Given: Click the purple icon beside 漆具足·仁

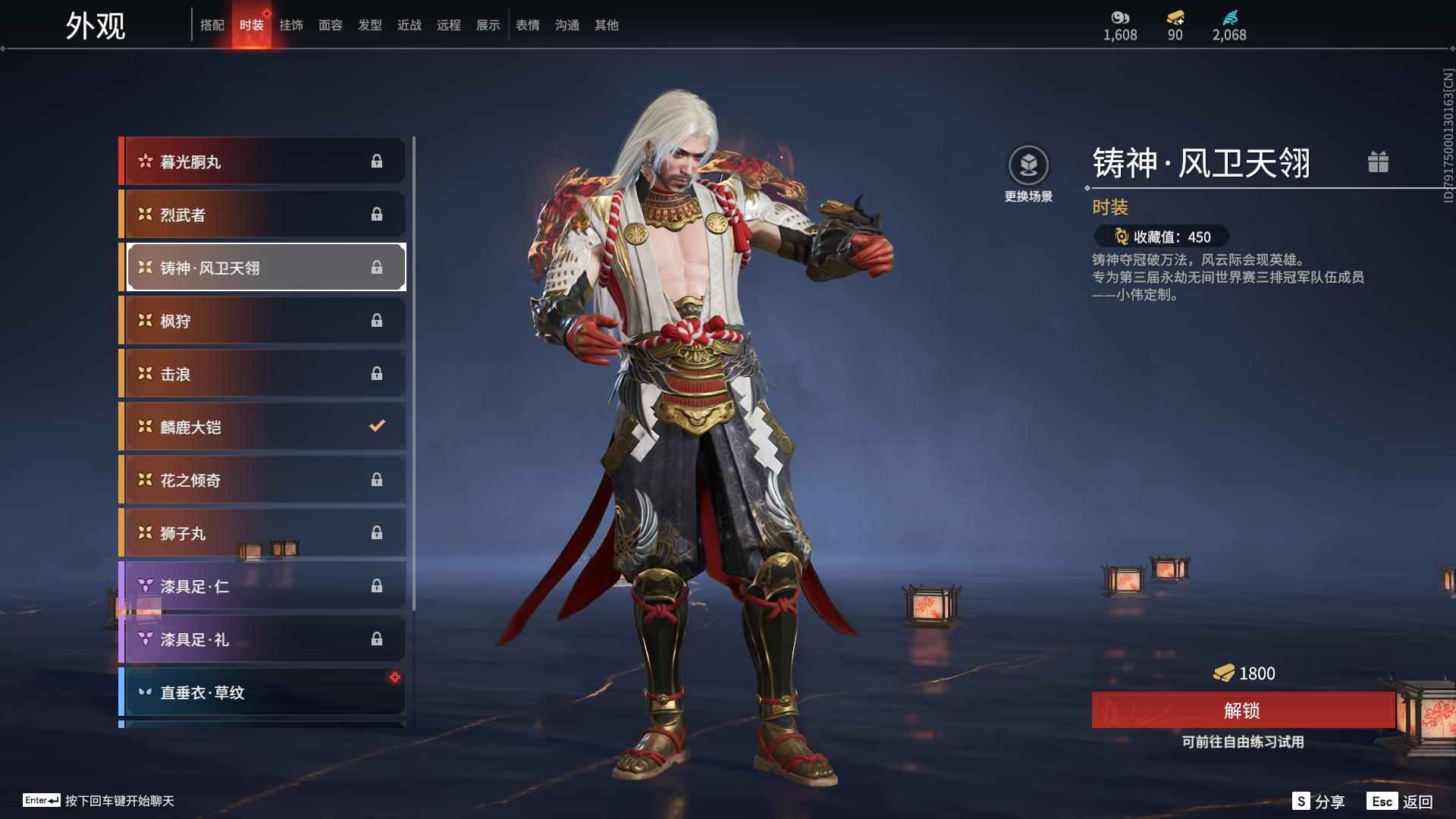Looking at the screenshot, I should pyautogui.click(x=143, y=586).
